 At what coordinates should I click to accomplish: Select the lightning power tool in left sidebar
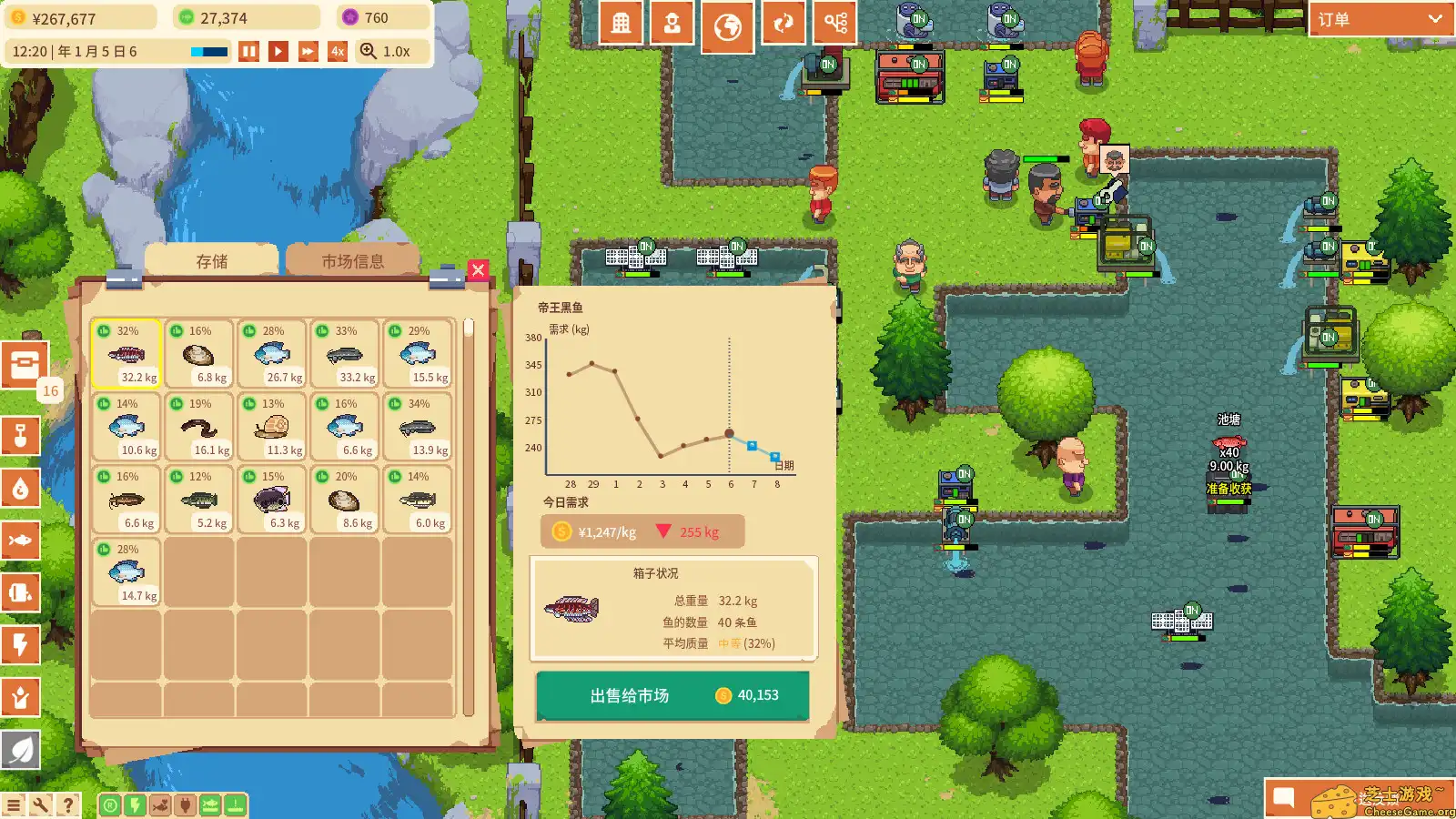22,645
